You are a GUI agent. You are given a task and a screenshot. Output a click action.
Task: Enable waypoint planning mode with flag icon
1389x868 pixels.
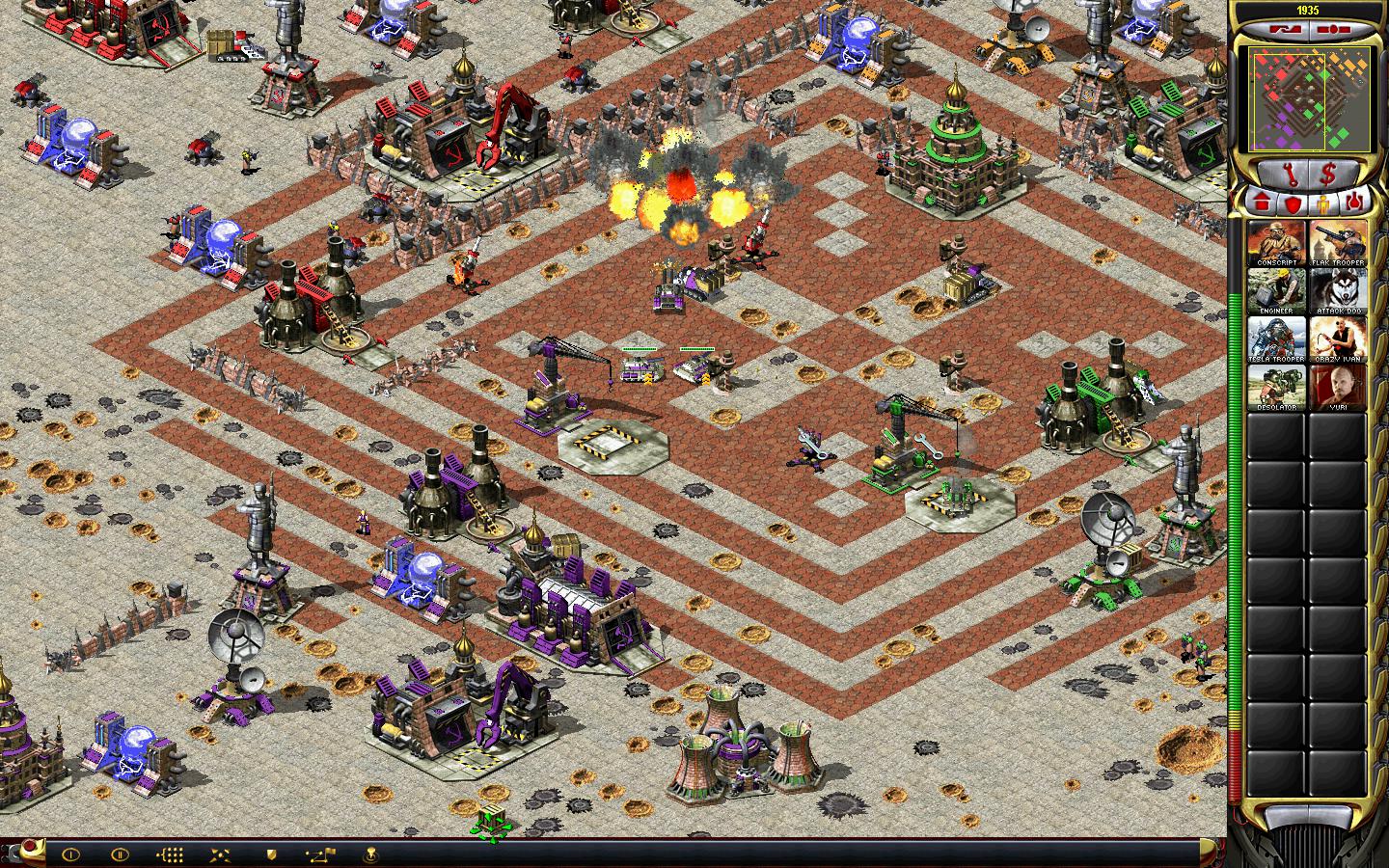click(320, 854)
